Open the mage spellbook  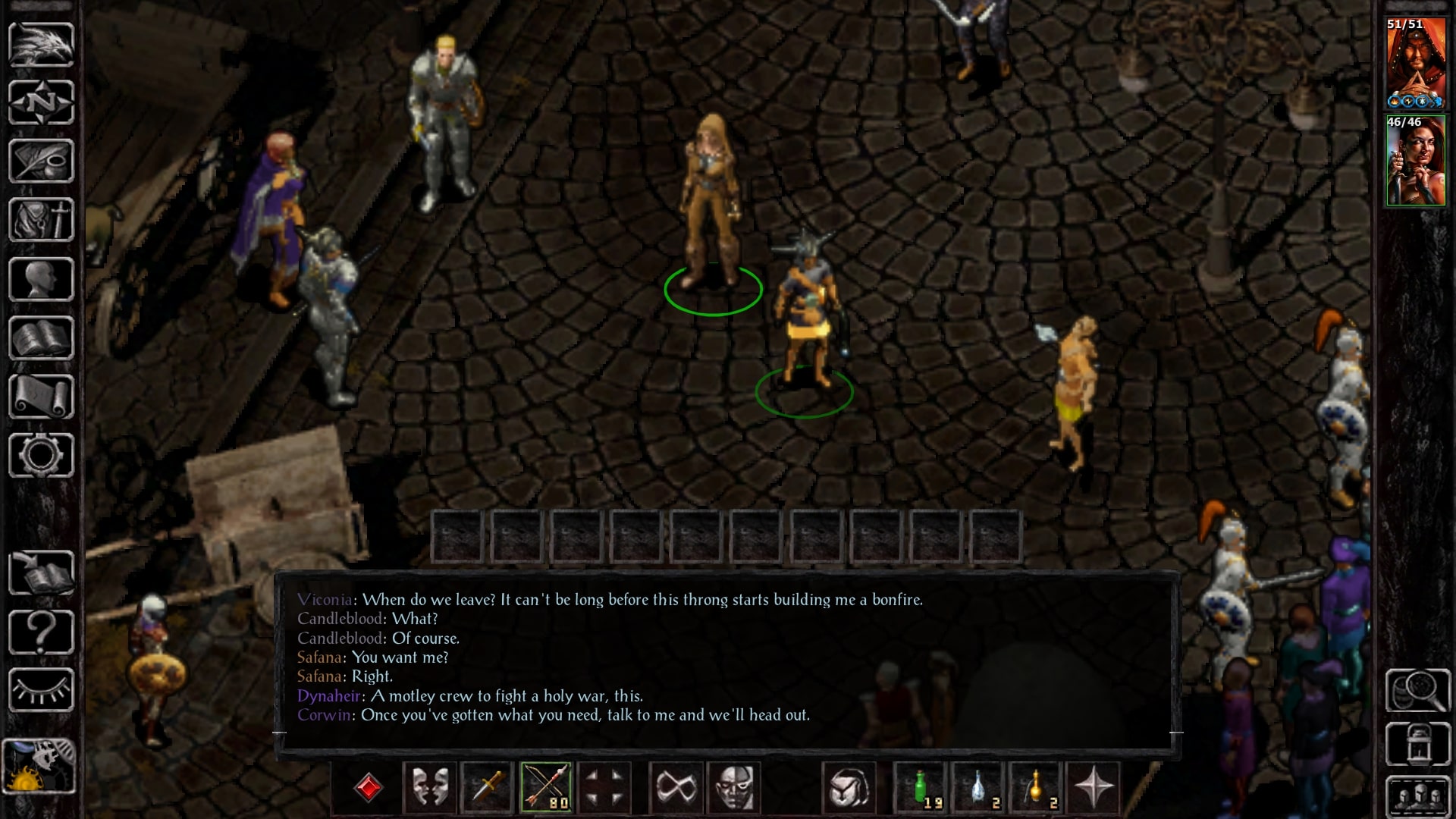(x=41, y=338)
